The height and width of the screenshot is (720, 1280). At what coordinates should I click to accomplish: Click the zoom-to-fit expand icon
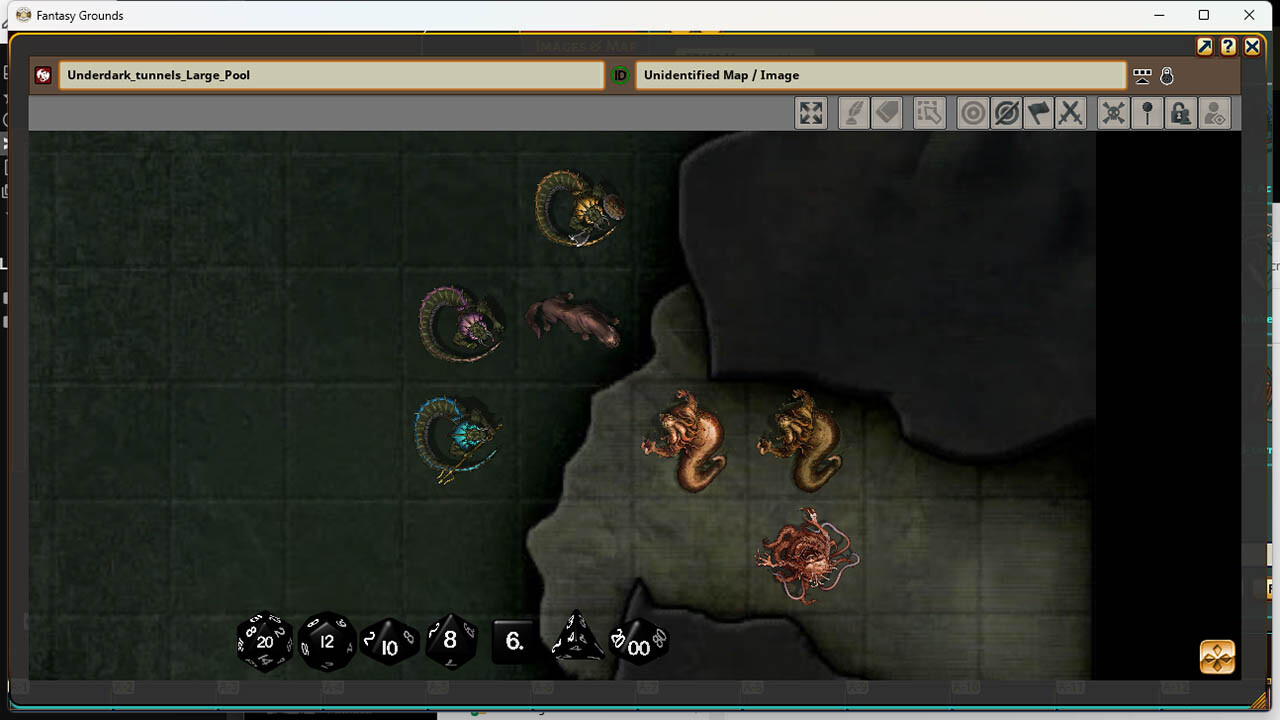(x=811, y=113)
